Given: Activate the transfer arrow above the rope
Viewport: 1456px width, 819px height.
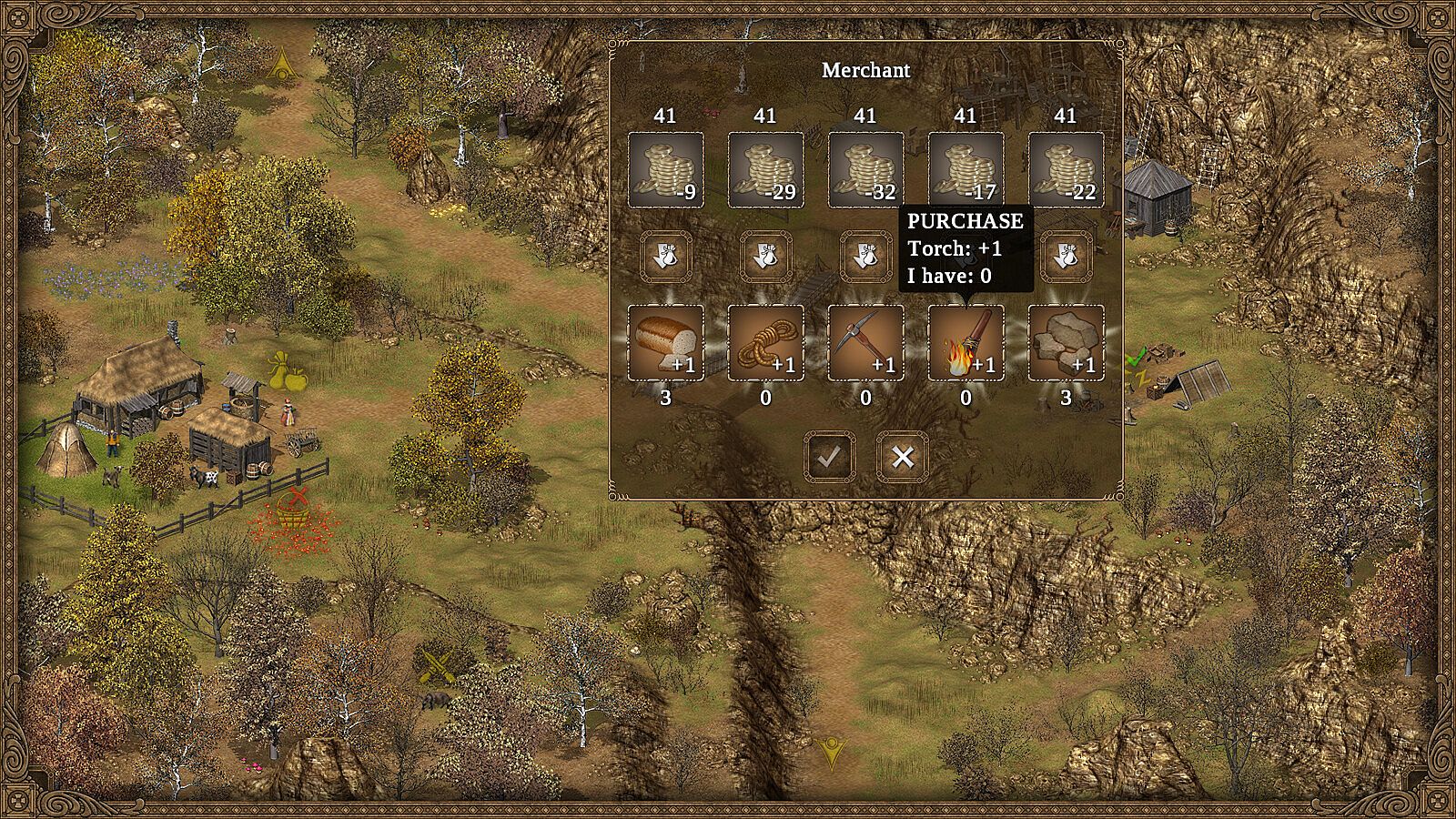Looking at the screenshot, I should (765, 257).
